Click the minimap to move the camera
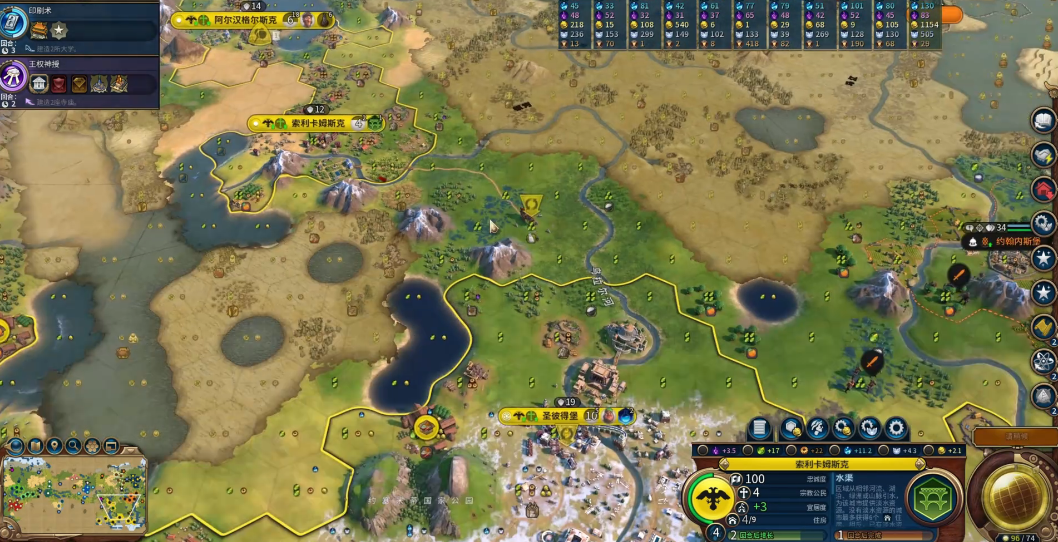 click(x=74, y=494)
